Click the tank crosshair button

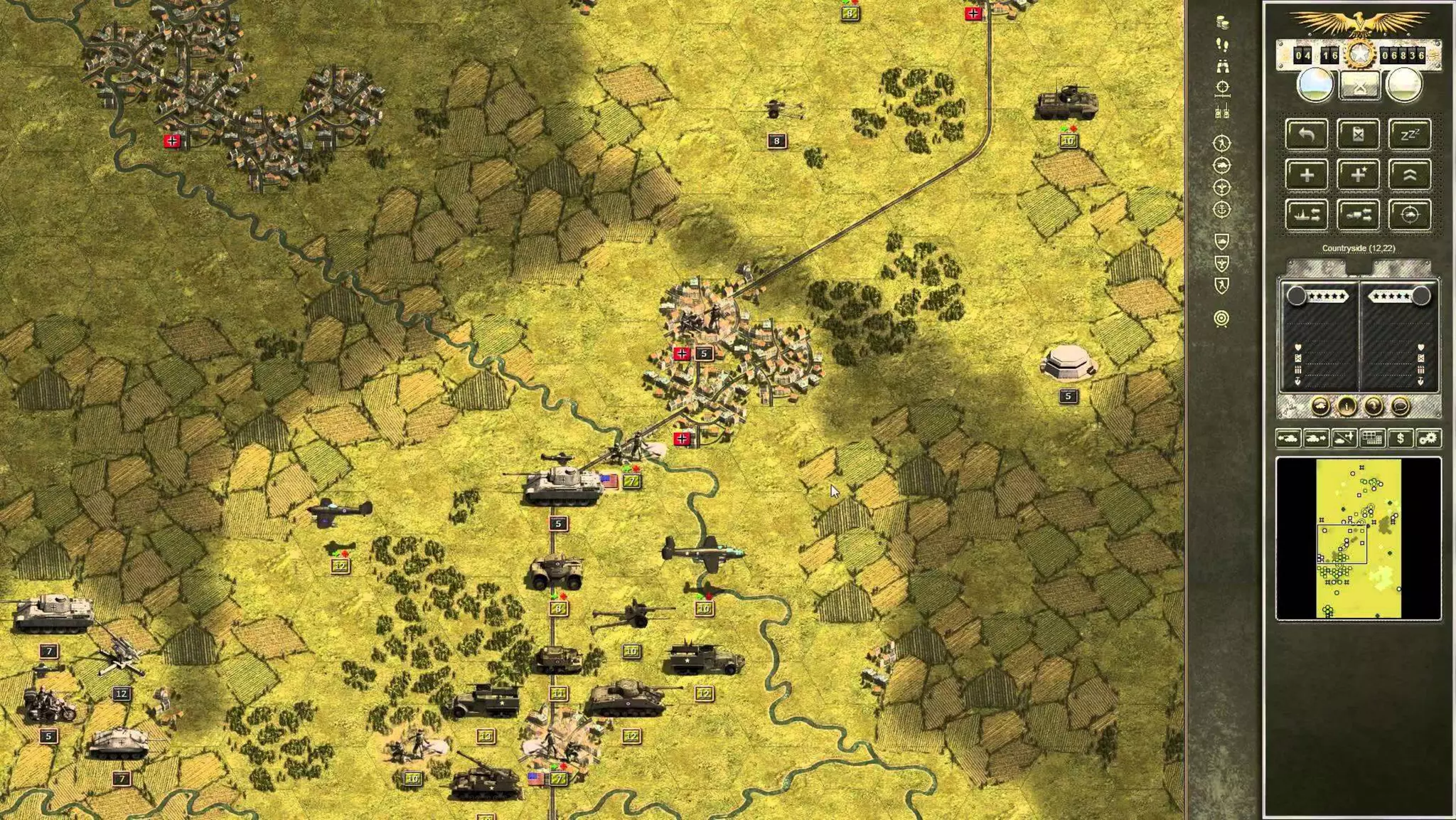coord(1409,215)
